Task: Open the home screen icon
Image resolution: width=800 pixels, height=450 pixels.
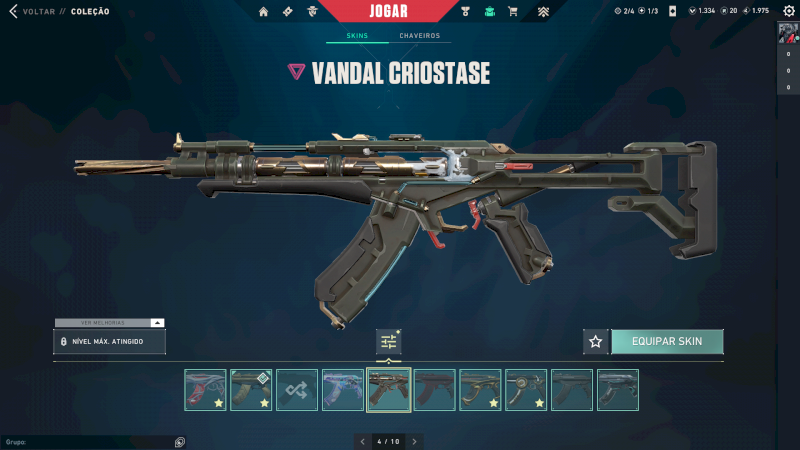Action: pyautogui.click(x=264, y=12)
